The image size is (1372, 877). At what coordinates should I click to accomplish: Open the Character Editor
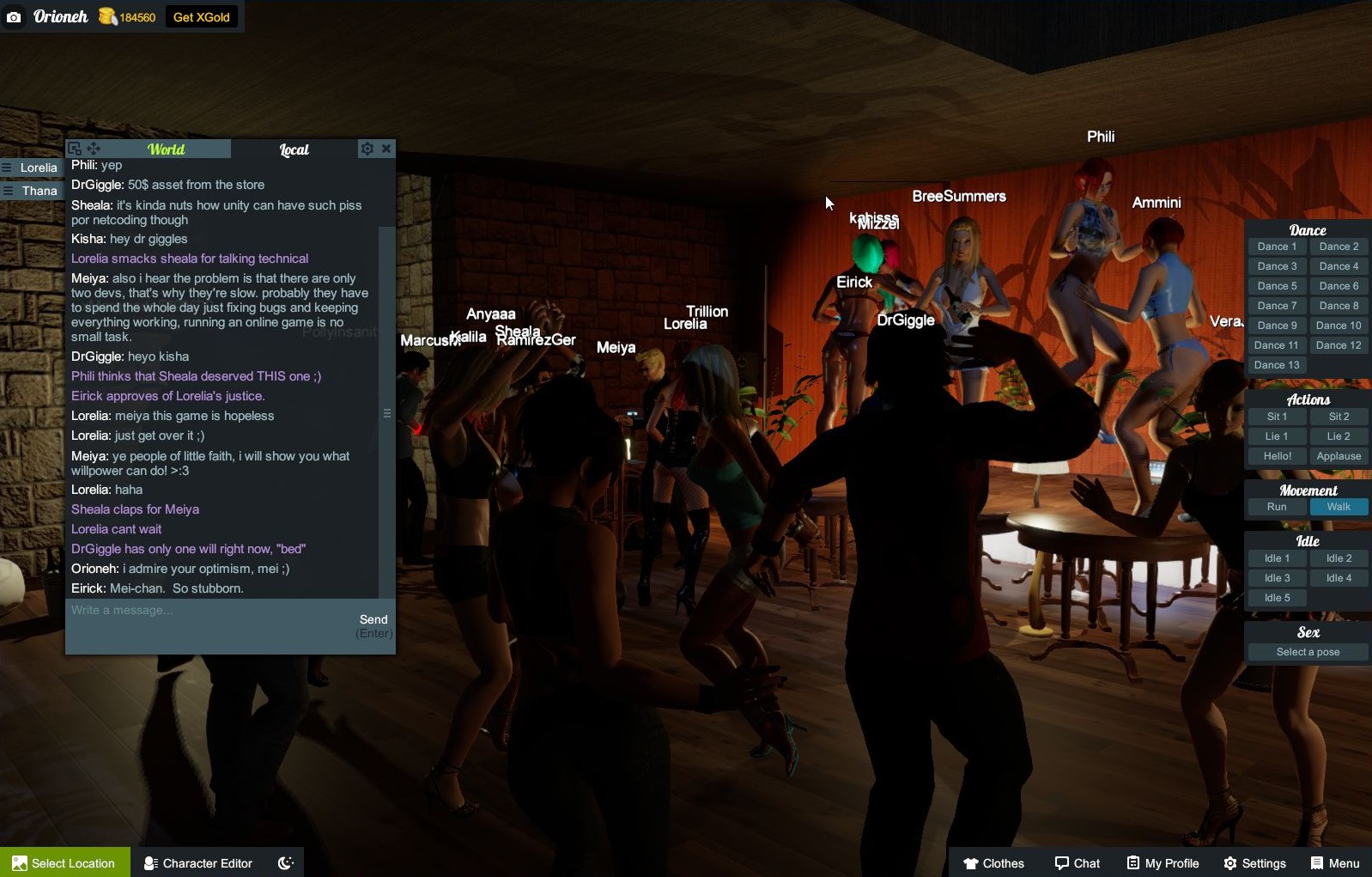197,862
